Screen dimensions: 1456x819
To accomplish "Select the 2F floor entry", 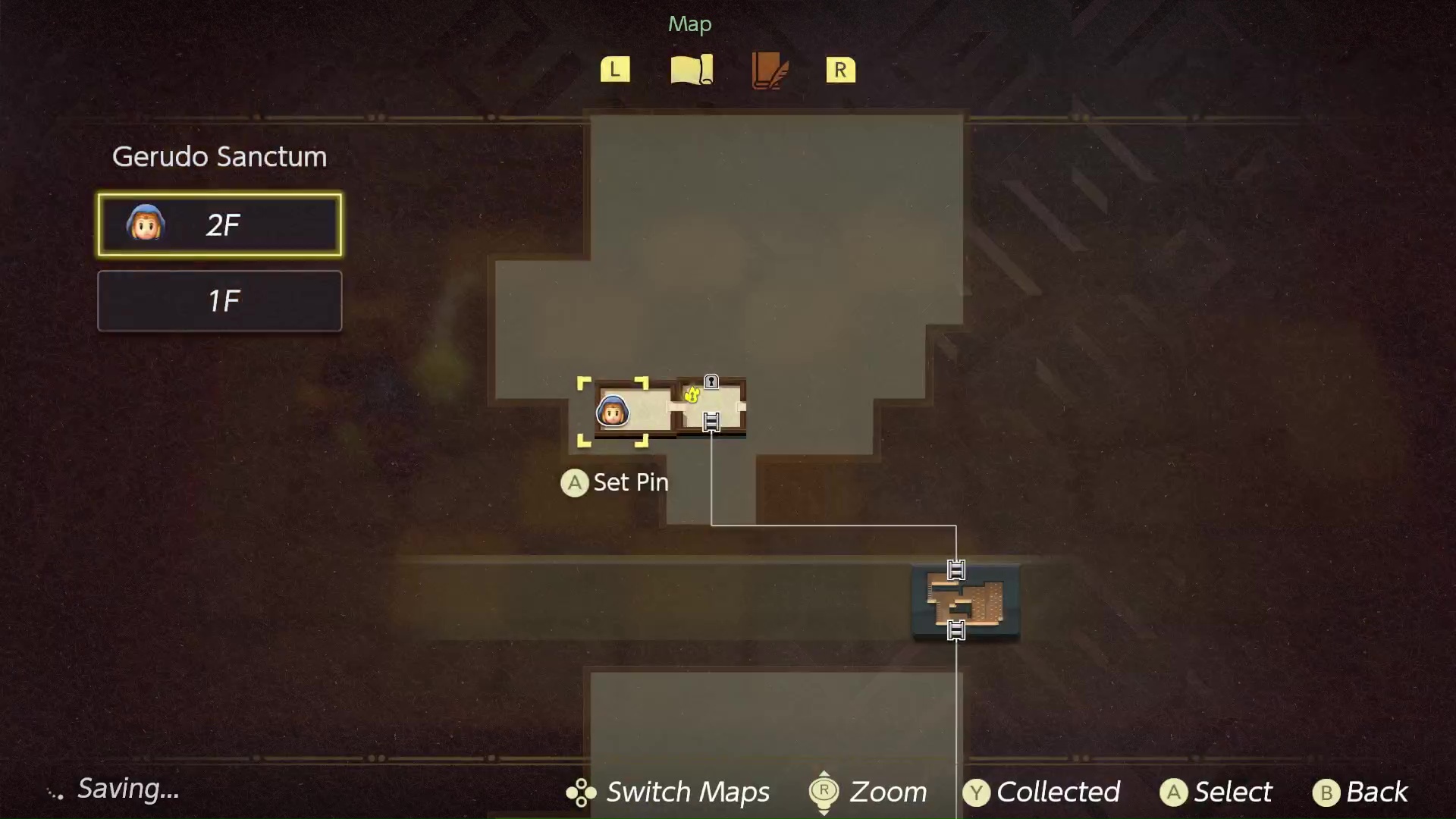I will point(219,225).
